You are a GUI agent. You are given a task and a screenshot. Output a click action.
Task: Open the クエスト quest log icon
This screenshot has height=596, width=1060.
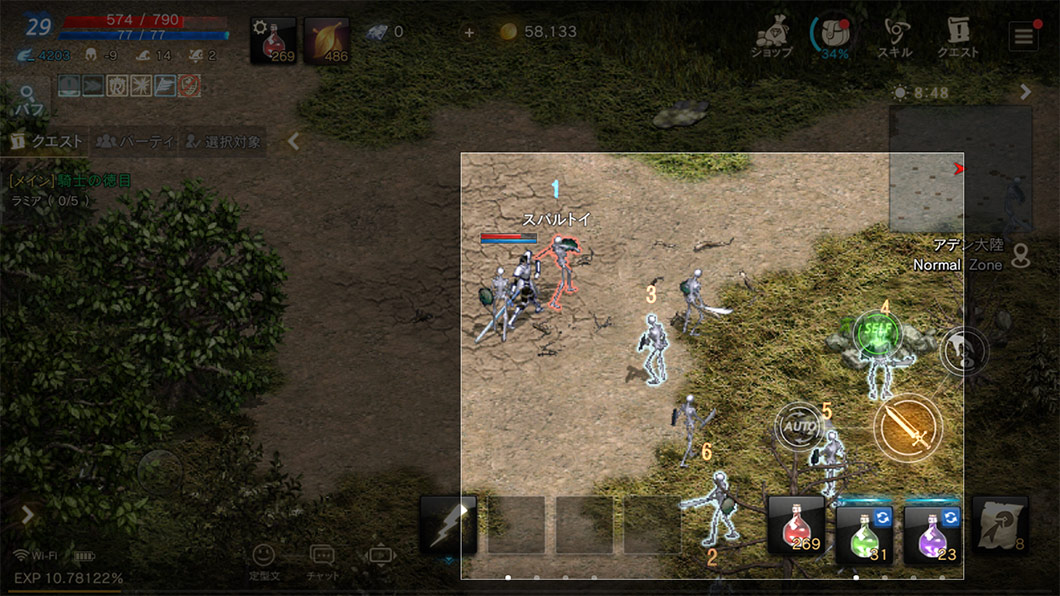coord(957,38)
